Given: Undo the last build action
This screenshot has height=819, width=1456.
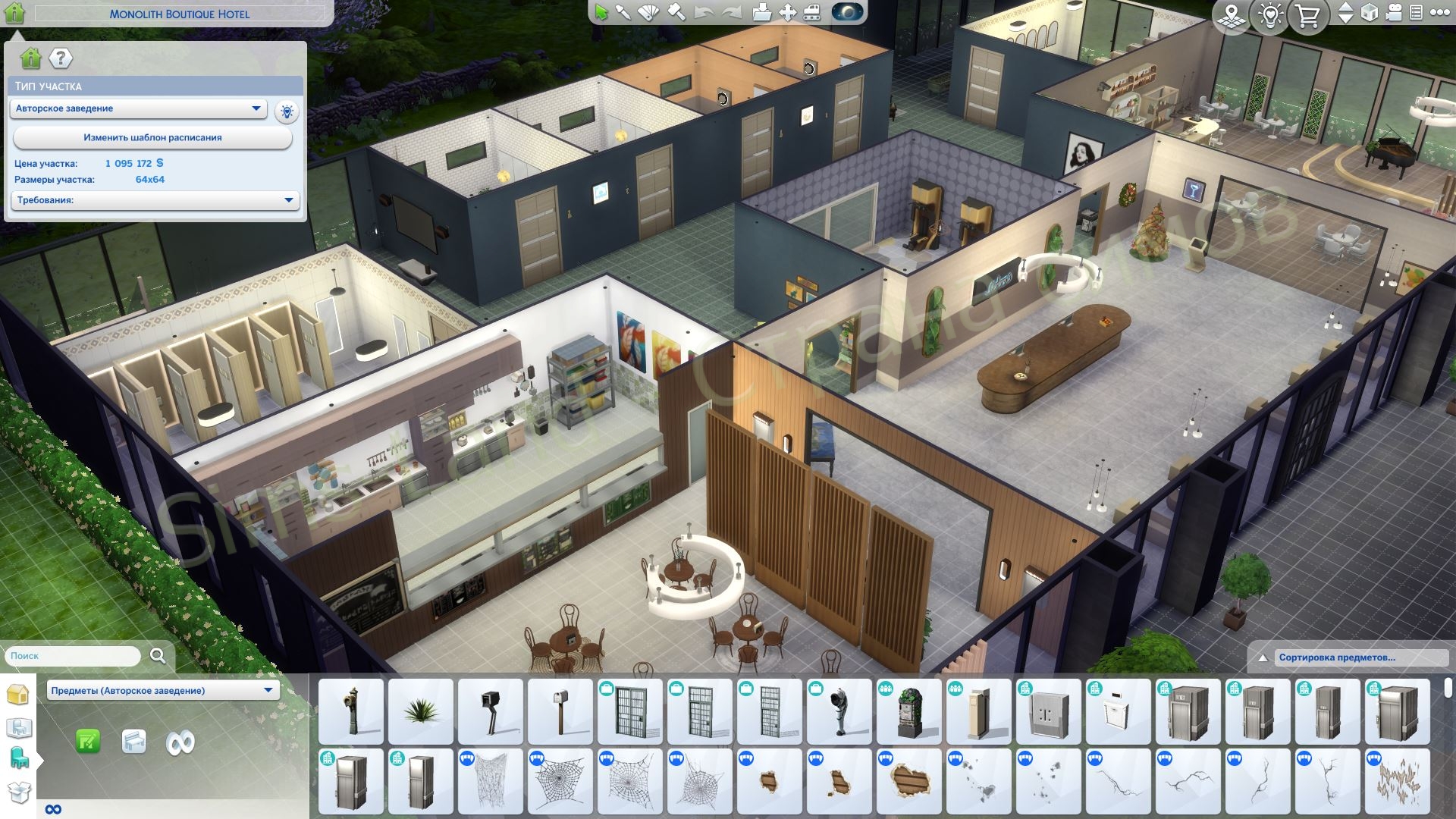Looking at the screenshot, I should coord(704,13).
